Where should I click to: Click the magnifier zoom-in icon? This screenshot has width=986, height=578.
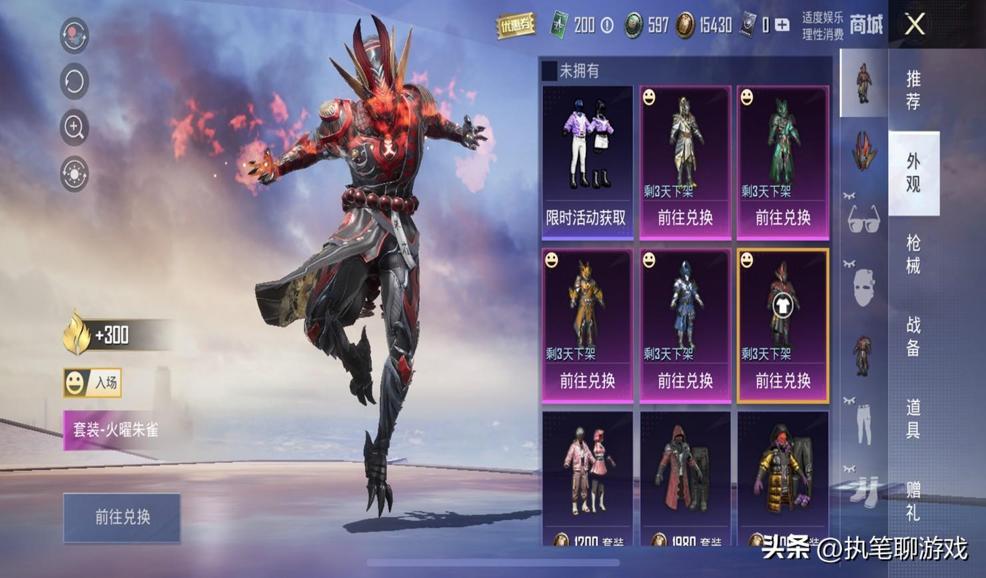click(x=75, y=126)
